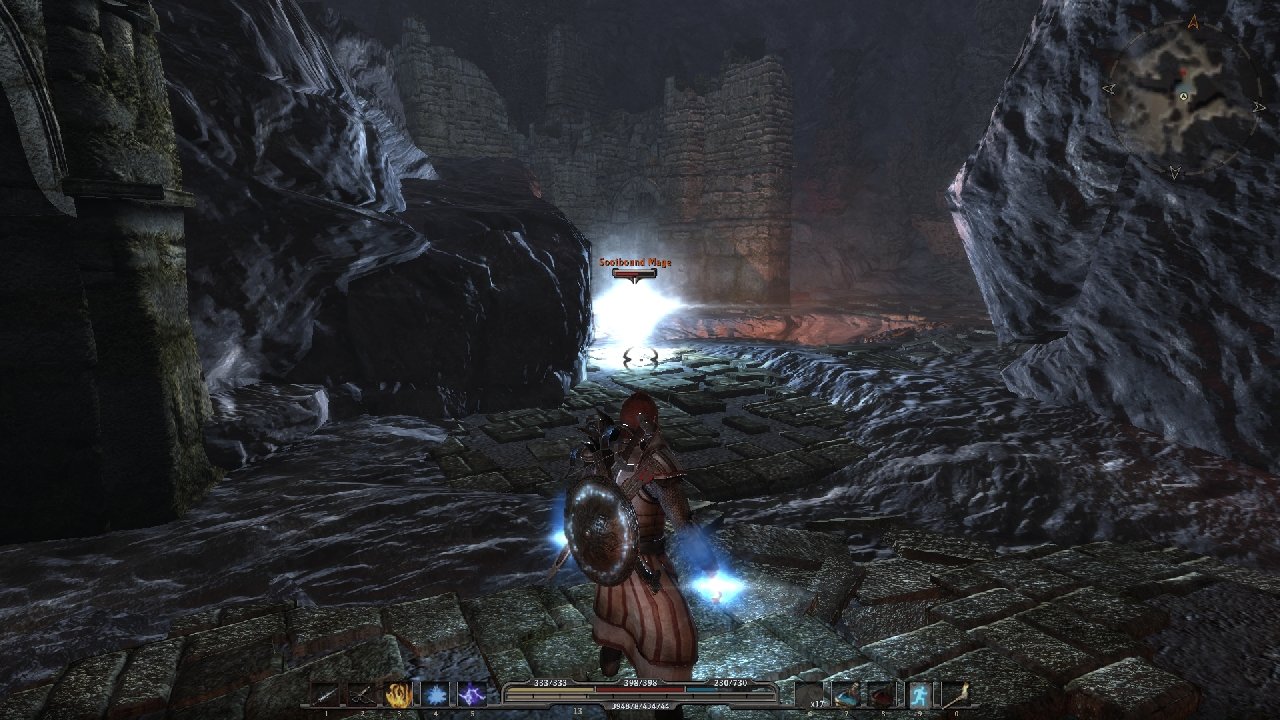Use the blue potion in slot 7
The width and height of the screenshot is (1280, 720).
(x=846, y=694)
